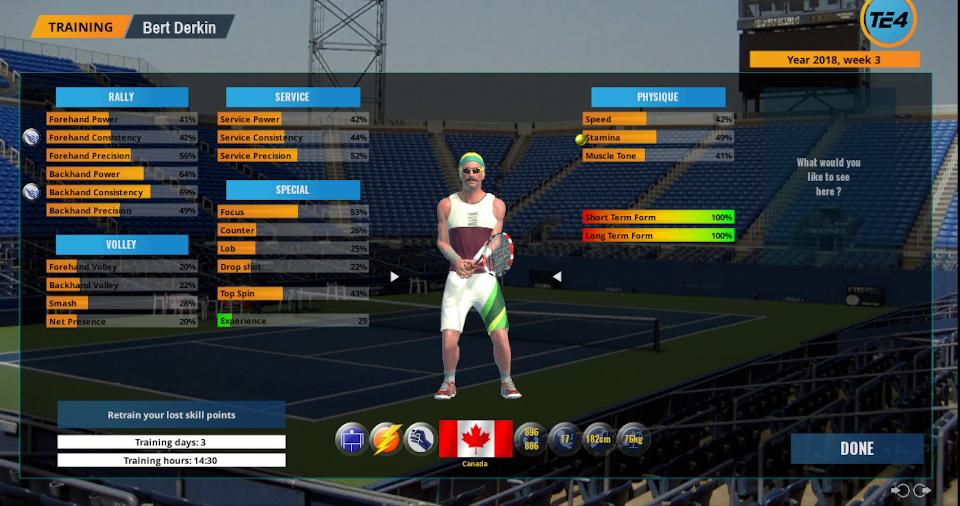
Task: Pick the Drop shot skill bar
Action: [x=293, y=267]
